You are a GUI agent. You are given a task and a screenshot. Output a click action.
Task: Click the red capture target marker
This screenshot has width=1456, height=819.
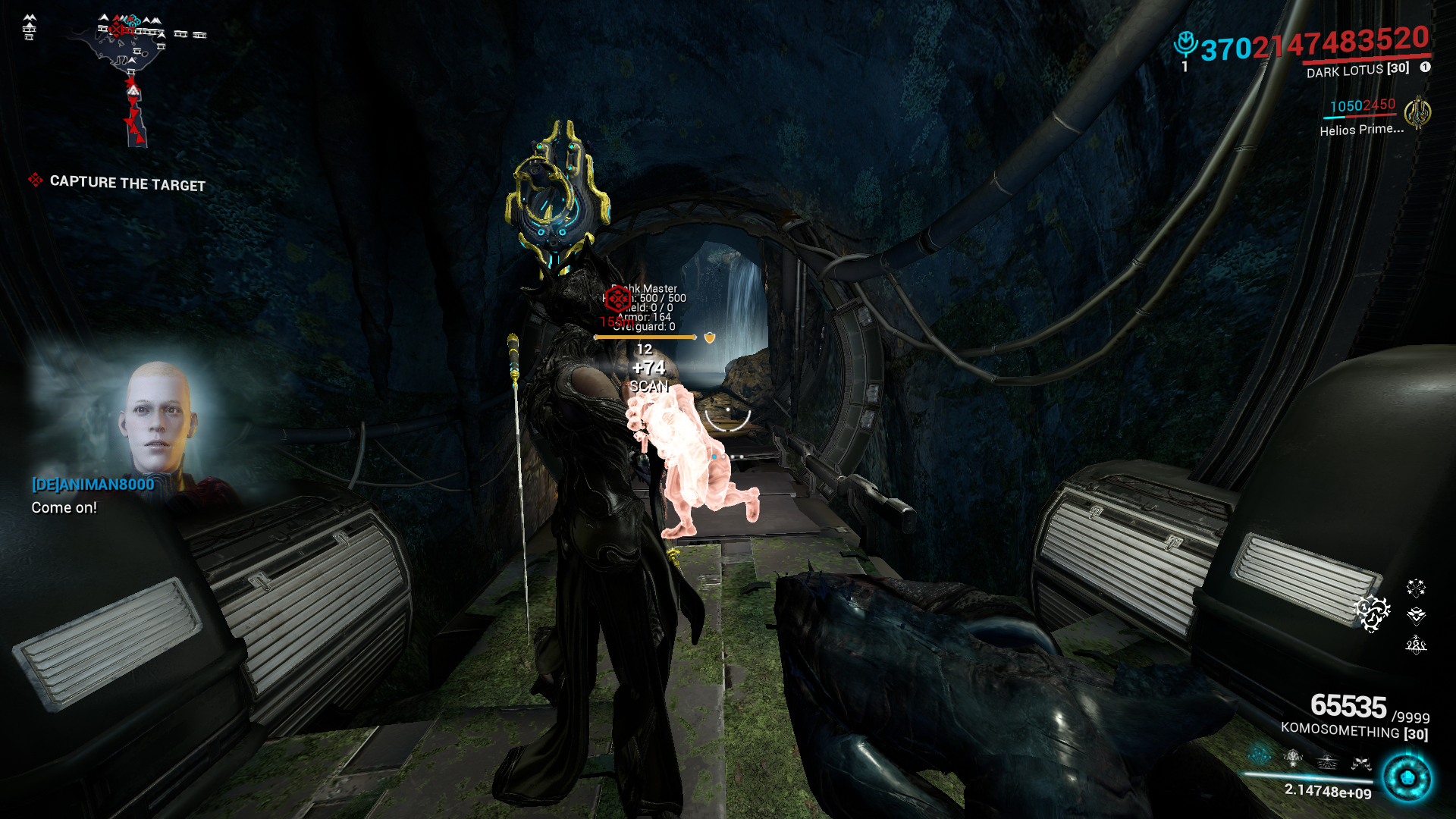pyautogui.click(x=618, y=299)
